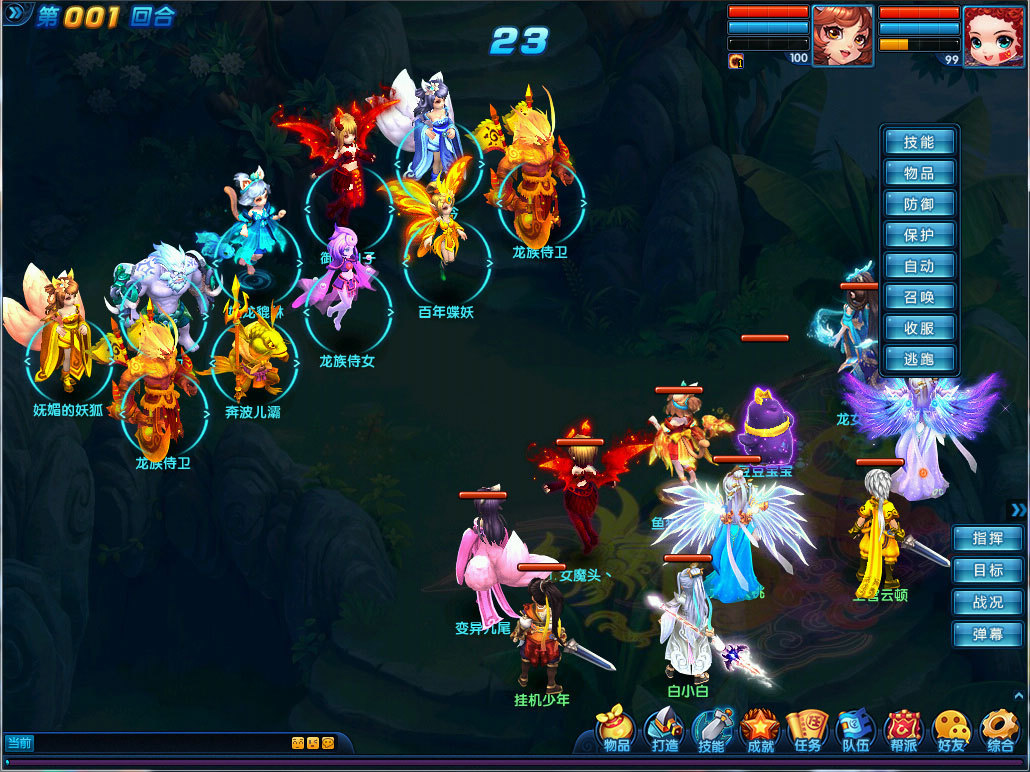1030x772 pixels.
Task: Open the 队伍 team icon
Action: [x=855, y=731]
